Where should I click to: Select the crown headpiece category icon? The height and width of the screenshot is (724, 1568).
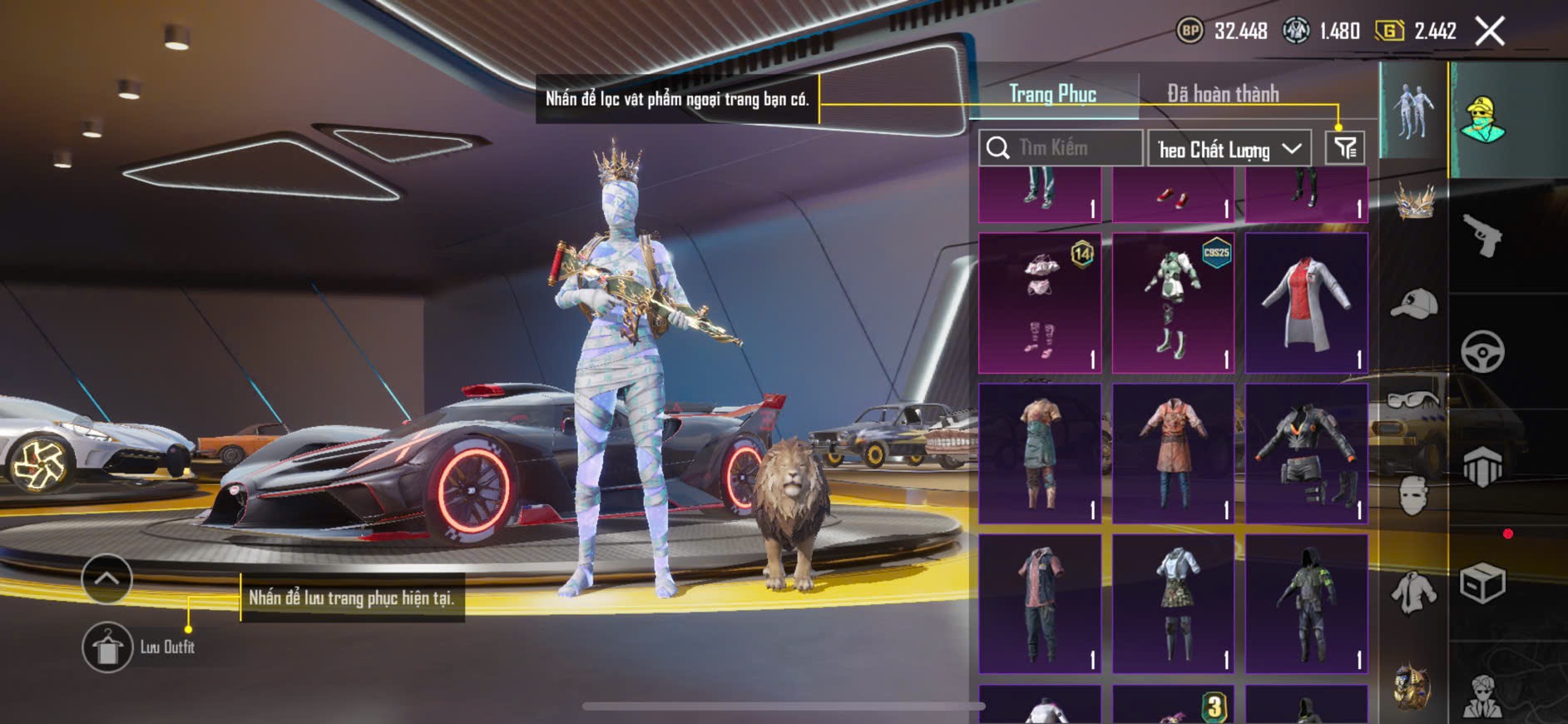pyautogui.click(x=1414, y=202)
